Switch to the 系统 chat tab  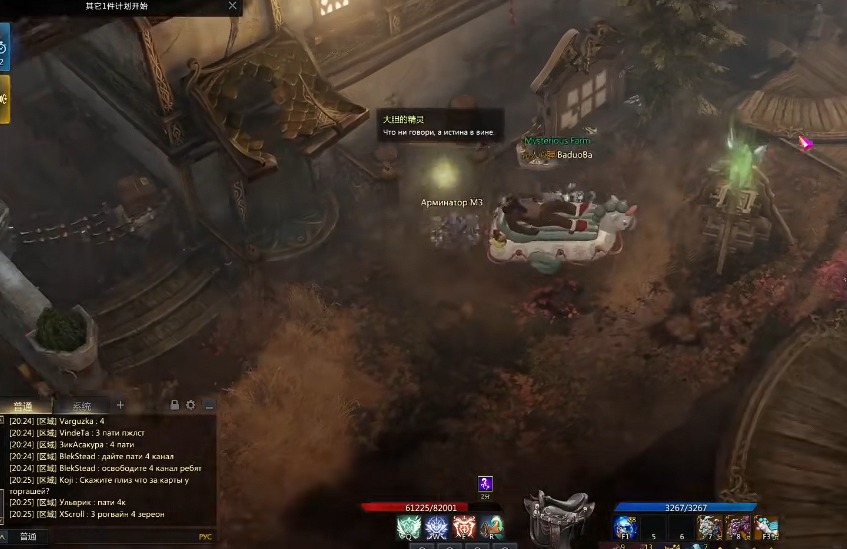[x=81, y=406]
